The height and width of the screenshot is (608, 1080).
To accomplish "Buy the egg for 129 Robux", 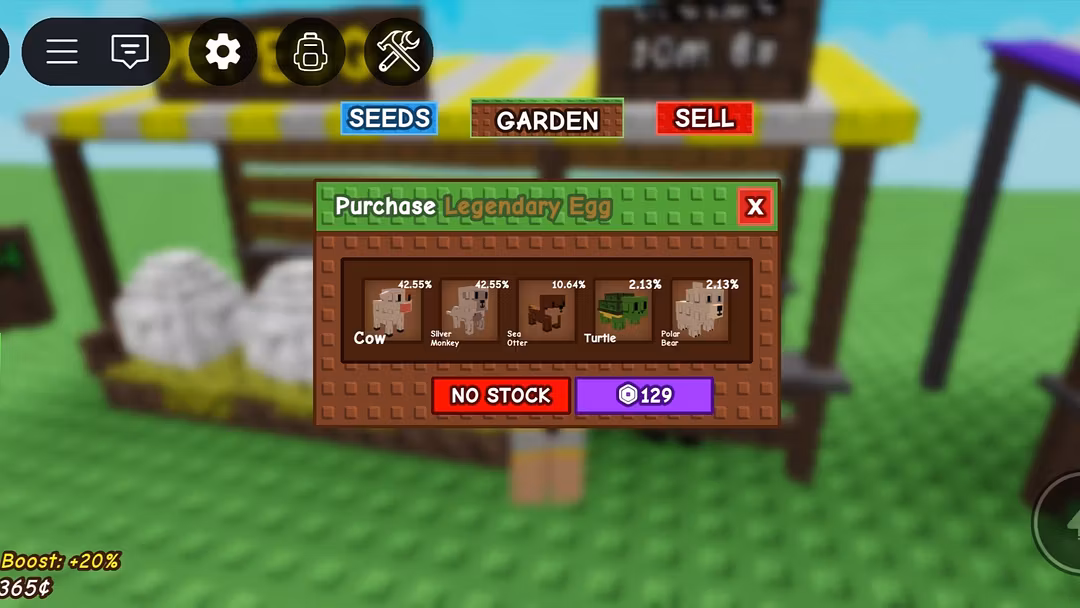I will click(644, 395).
